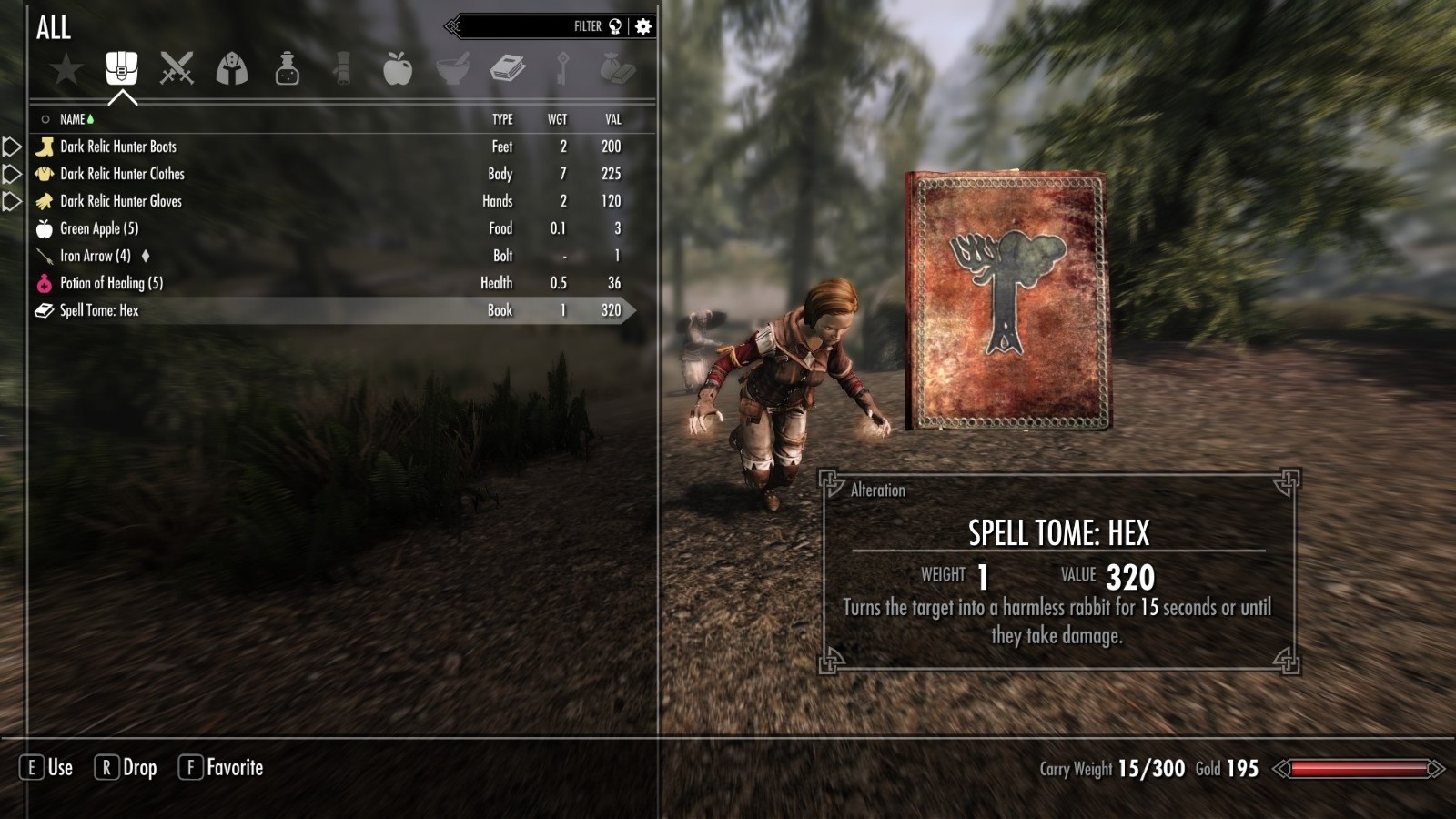Open the Books category tab

coord(507,68)
